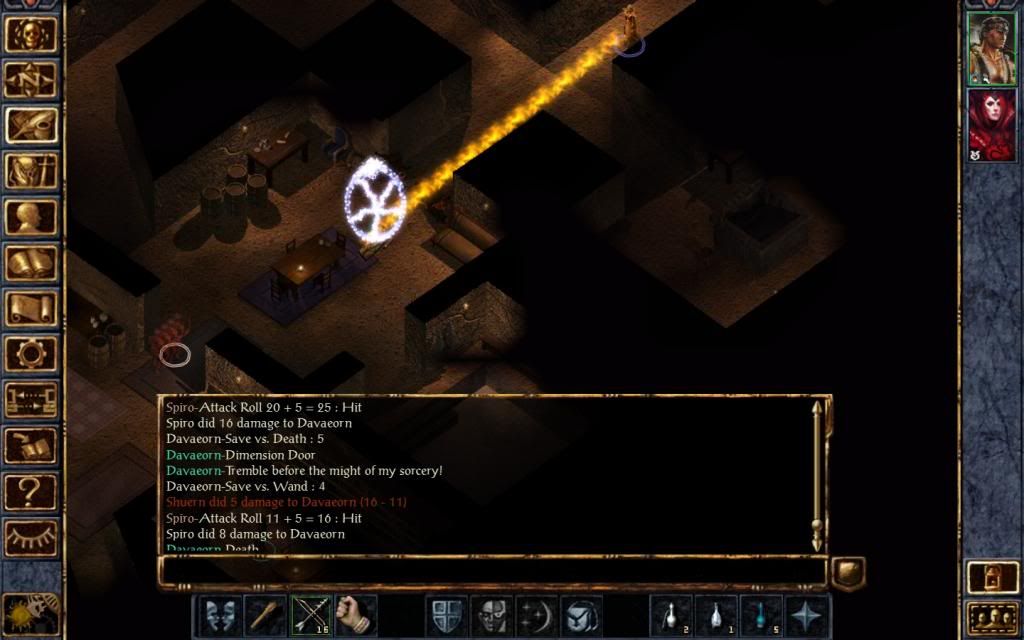1024x640 pixels.
Task: Expand the combat log with the corner button
Action: tap(848, 572)
